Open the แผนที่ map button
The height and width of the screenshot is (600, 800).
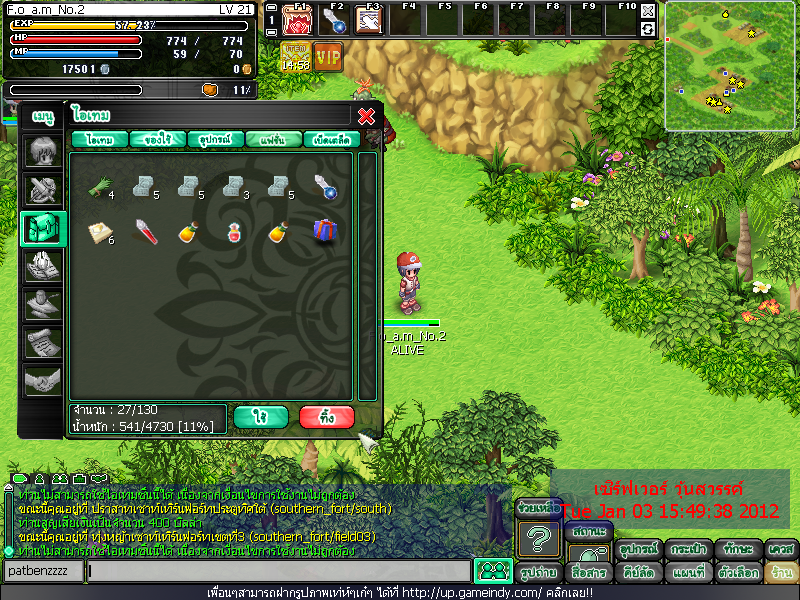pyautogui.click(x=690, y=573)
